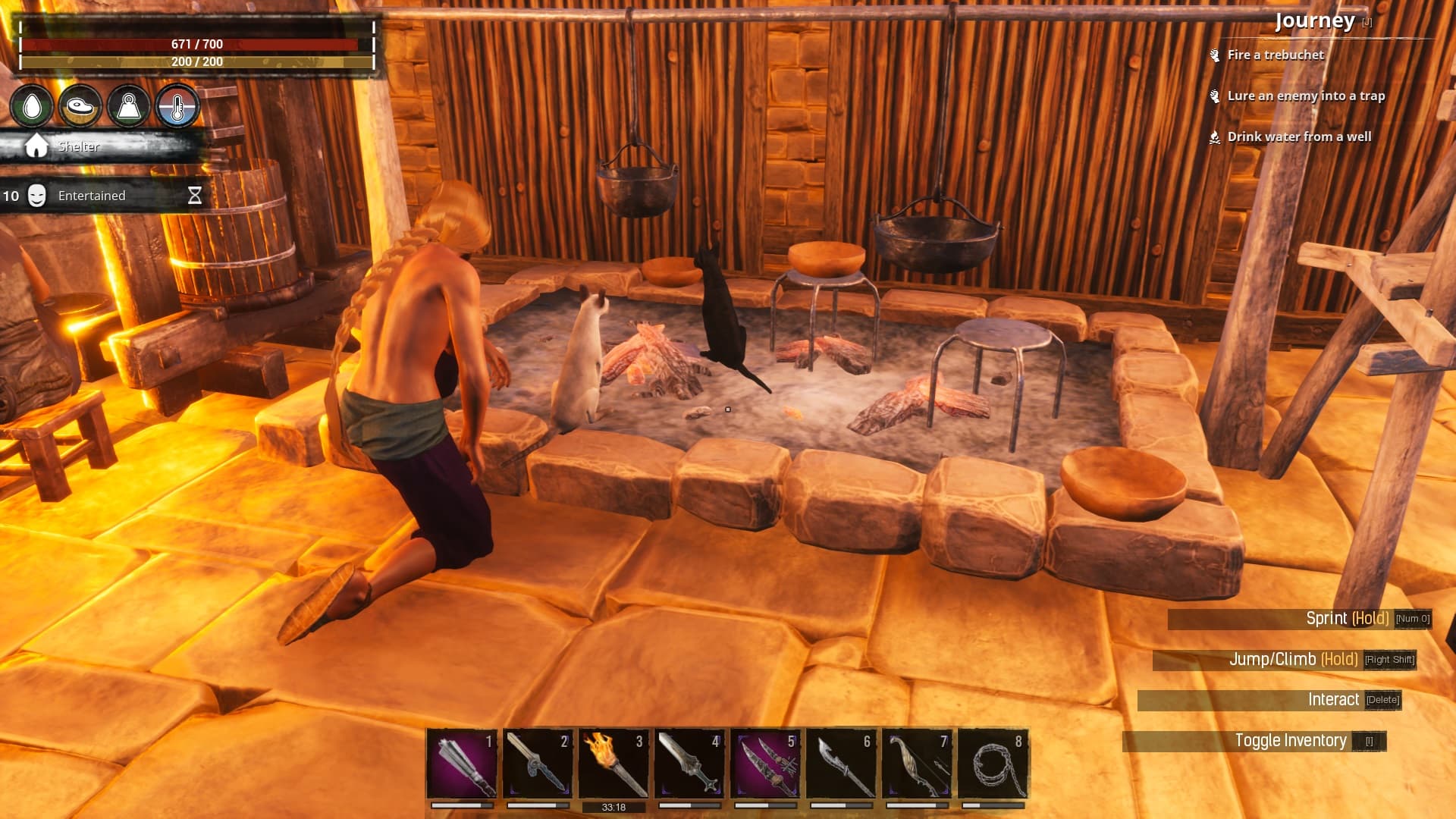The width and height of the screenshot is (1456, 819).
Task: Choose the dual daggers hotbar slot
Action: (x=765, y=764)
